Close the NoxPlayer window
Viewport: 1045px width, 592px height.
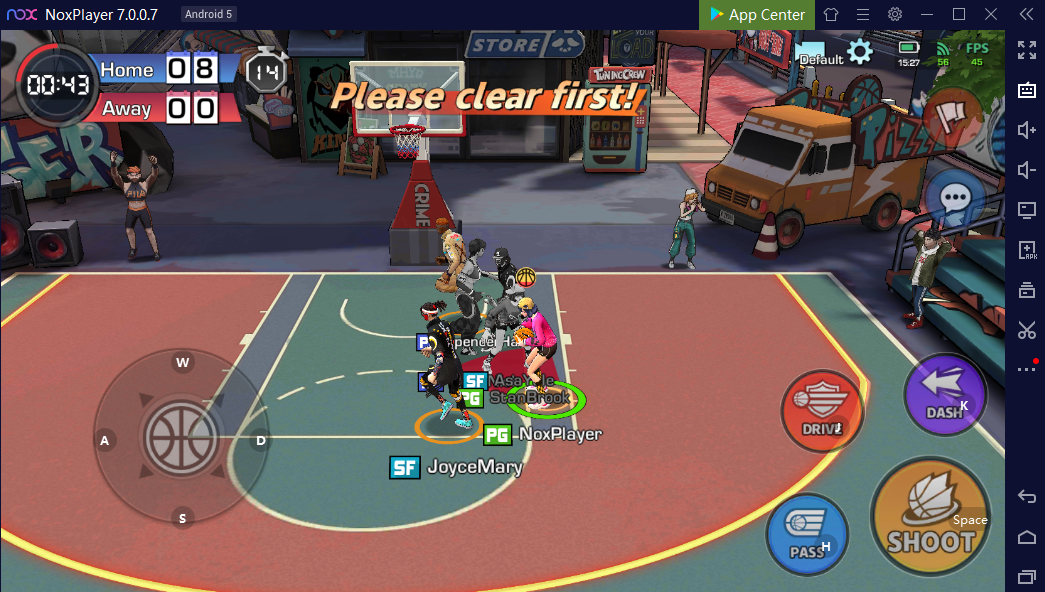[x=990, y=14]
